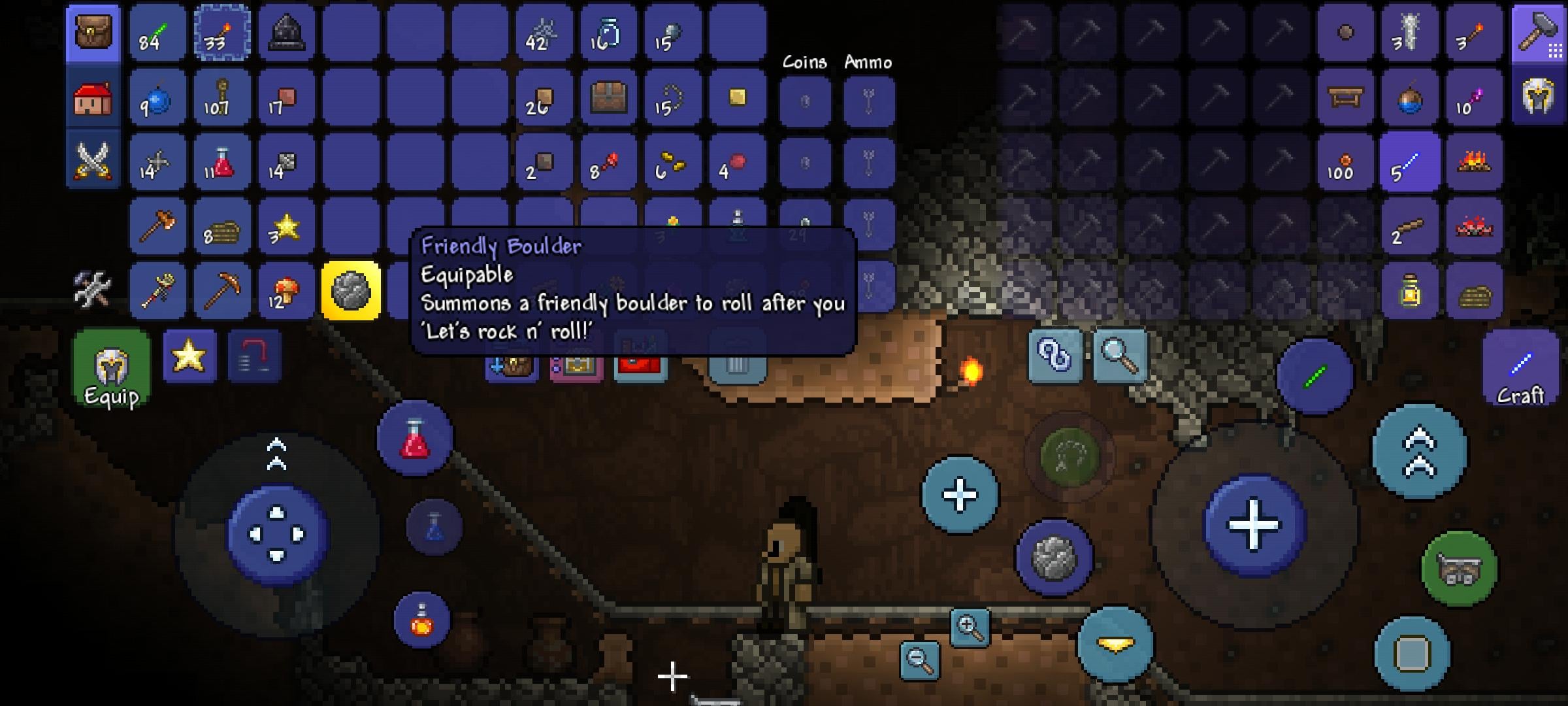Open the housing tab with red house
The height and width of the screenshot is (706, 1568).
[93, 98]
